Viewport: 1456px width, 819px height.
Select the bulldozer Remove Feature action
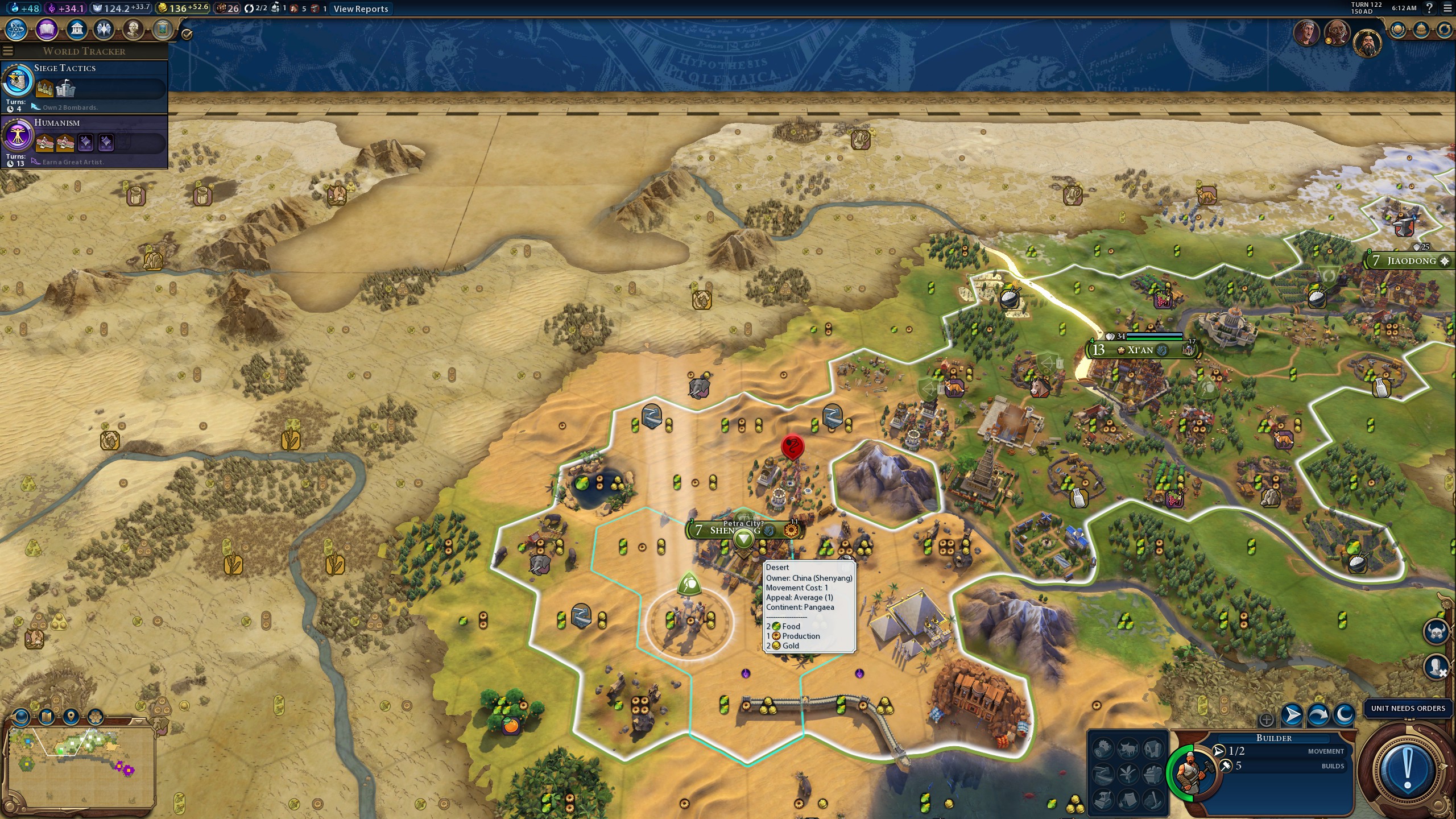[1102, 800]
